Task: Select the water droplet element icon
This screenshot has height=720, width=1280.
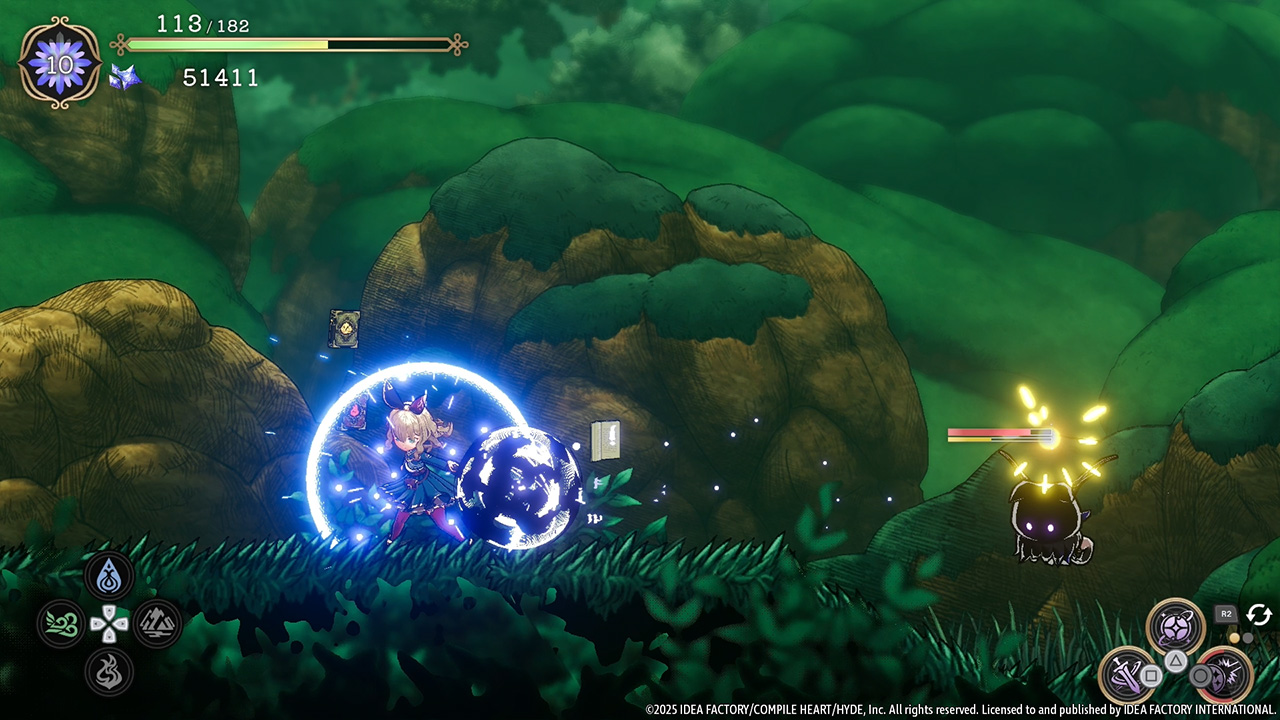Action: (x=109, y=577)
